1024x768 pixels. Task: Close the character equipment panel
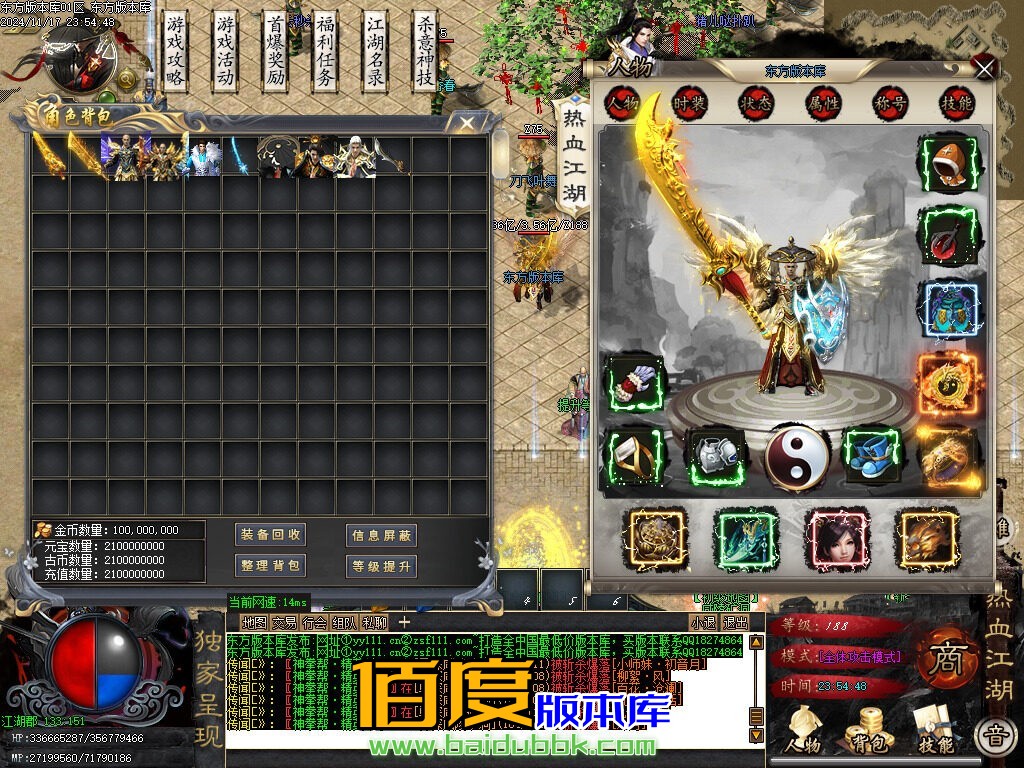(985, 68)
